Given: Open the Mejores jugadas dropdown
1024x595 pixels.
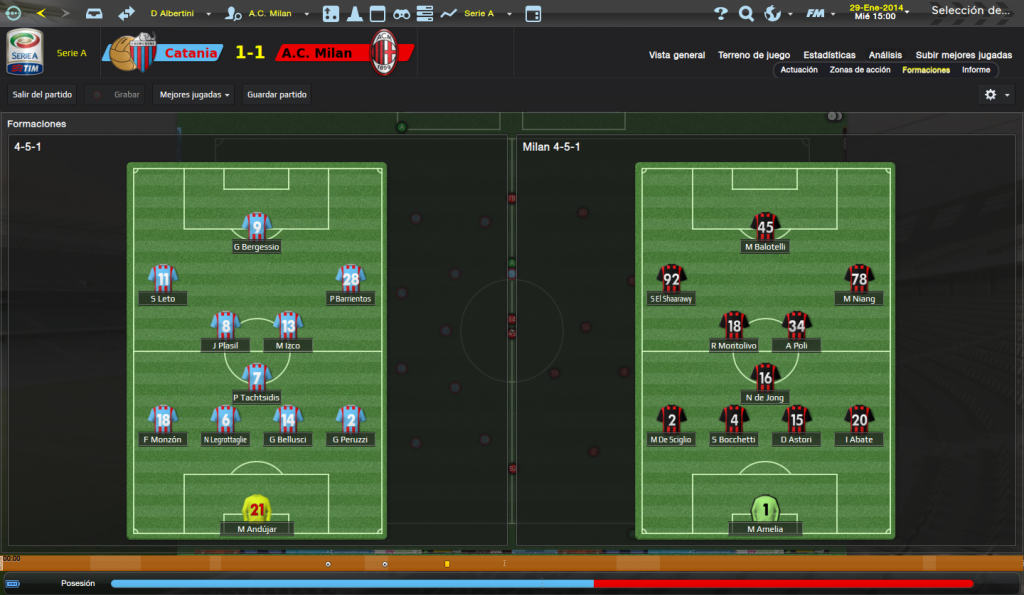Looking at the screenshot, I should click(195, 94).
